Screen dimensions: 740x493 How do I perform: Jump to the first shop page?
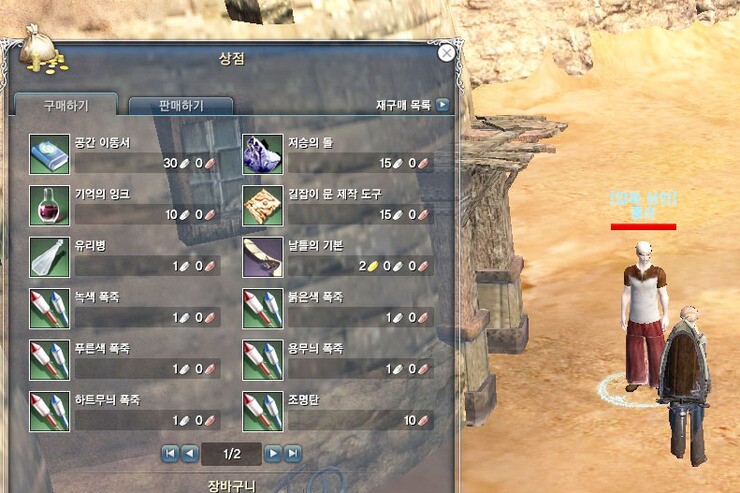[170, 454]
